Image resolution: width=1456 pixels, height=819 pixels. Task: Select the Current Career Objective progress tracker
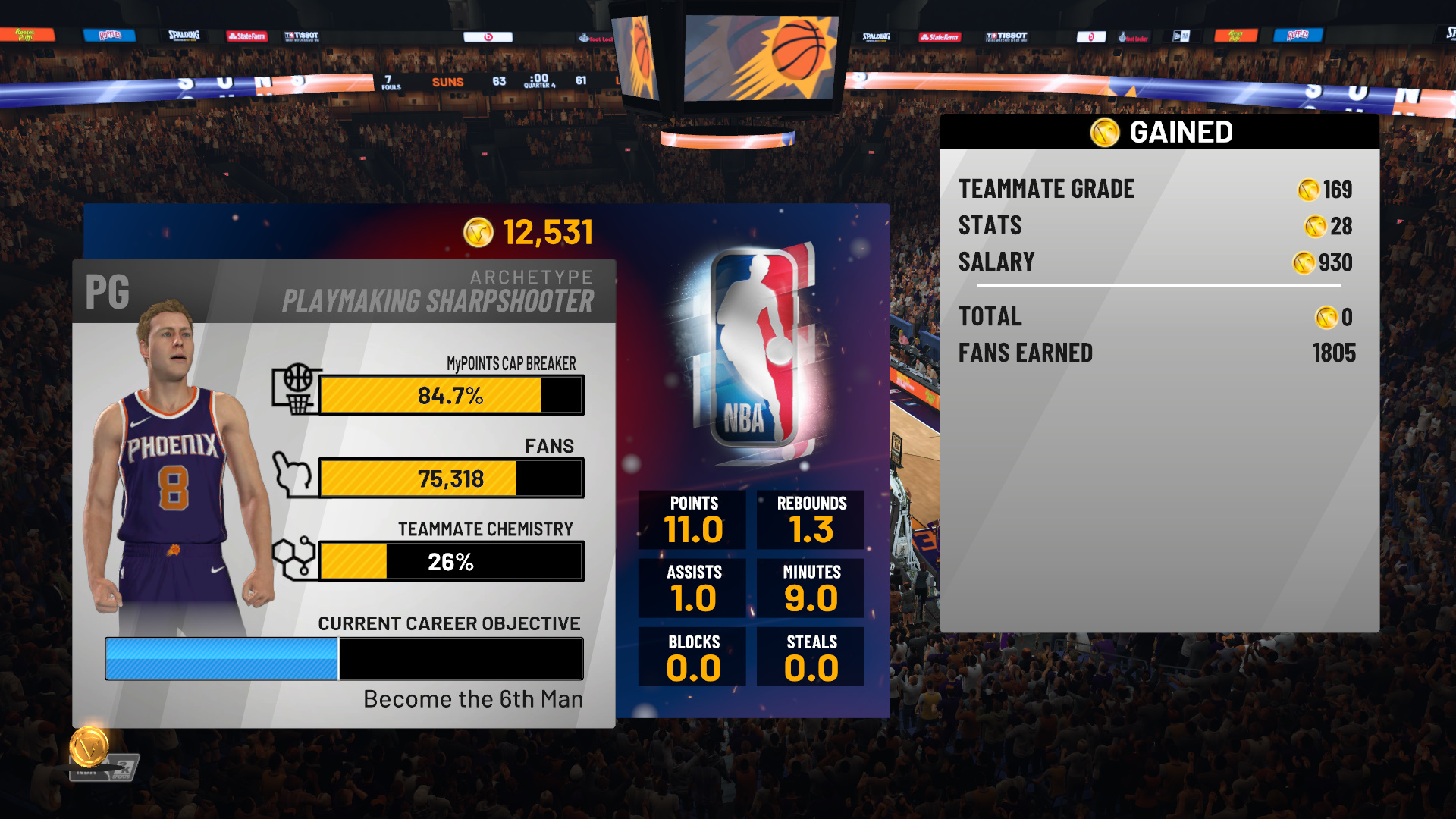point(344,658)
